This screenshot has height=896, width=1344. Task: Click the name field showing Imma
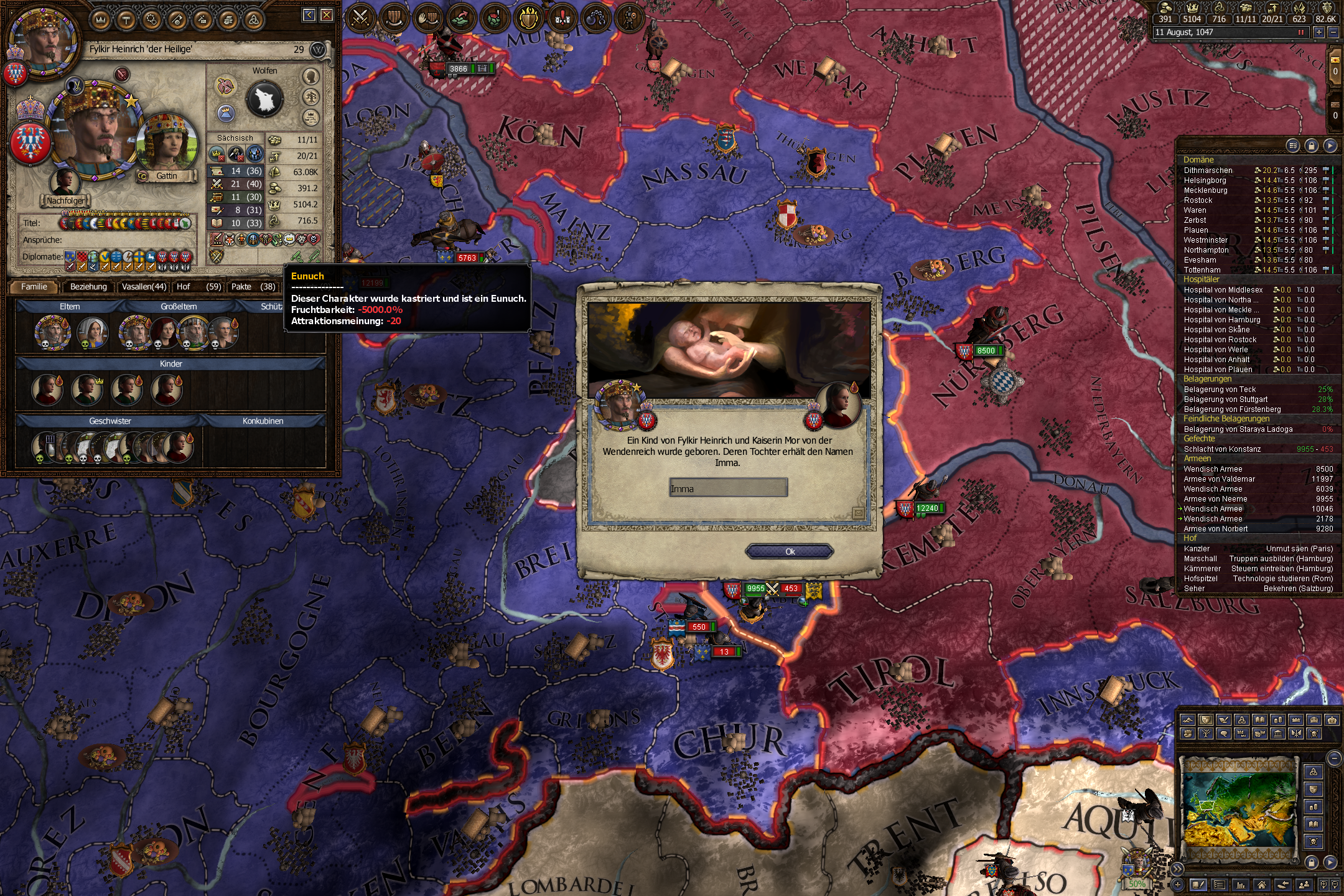[728, 488]
